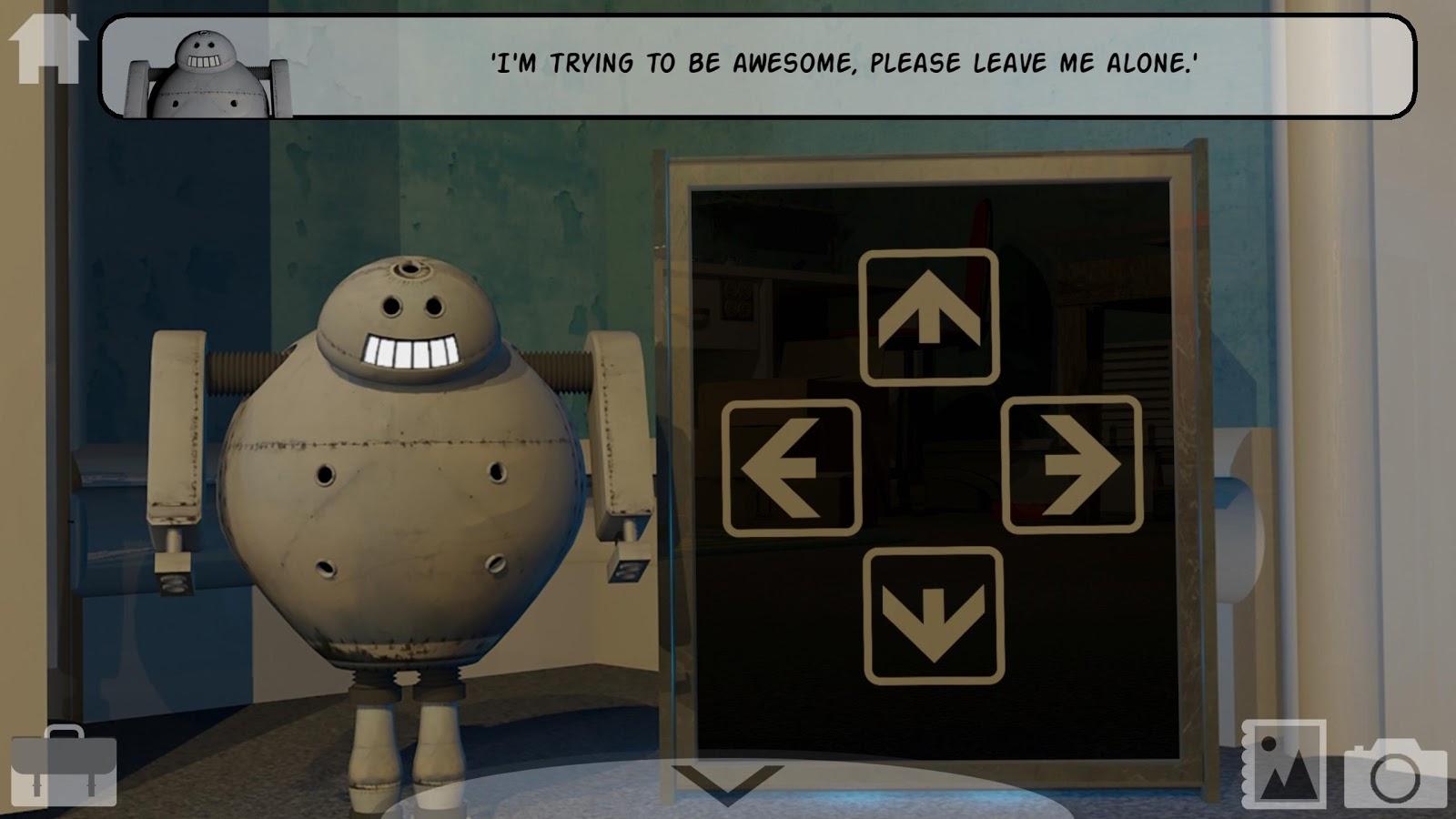Tap the up arrow on the panel
Viewport: 1456px width, 819px height.
[929, 317]
